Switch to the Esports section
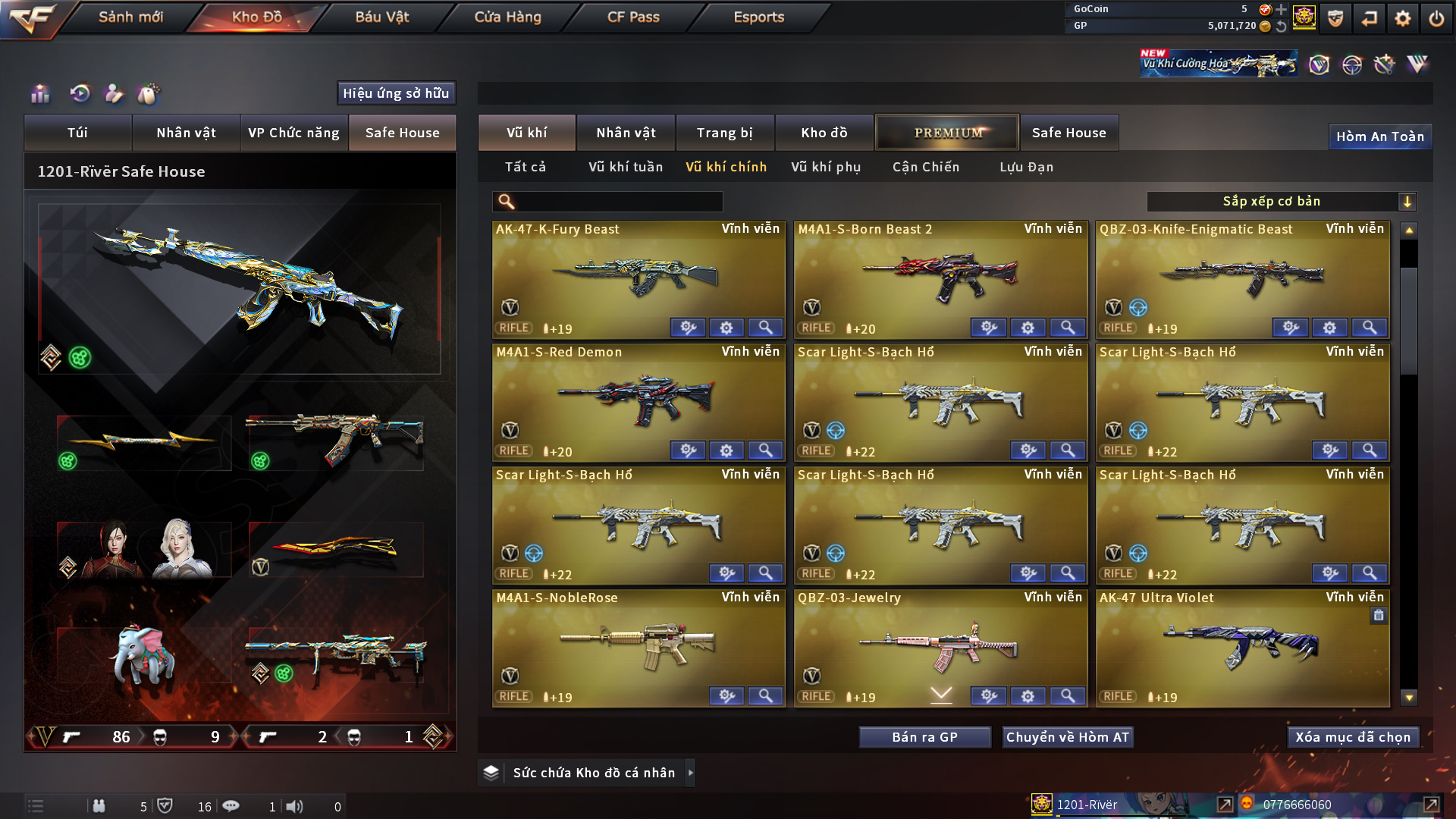 [x=758, y=17]
